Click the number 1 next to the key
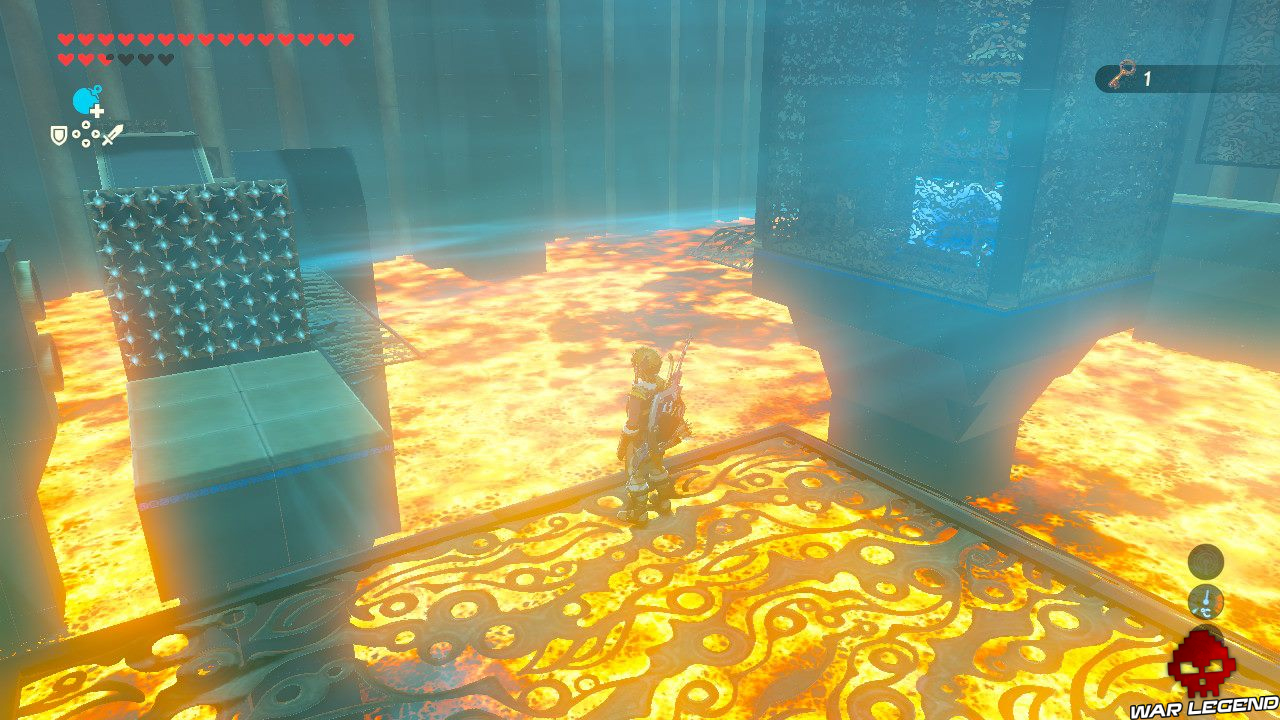1280x720 pixels. (x=1147, y=77)
